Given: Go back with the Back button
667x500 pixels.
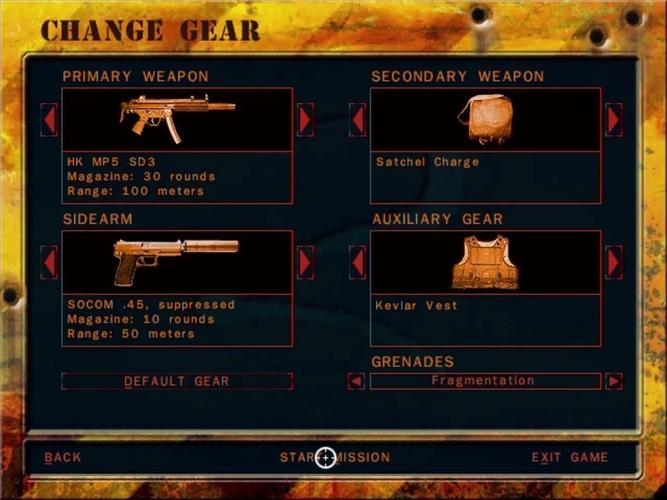Looking at the screenshot, I should 63,458.
